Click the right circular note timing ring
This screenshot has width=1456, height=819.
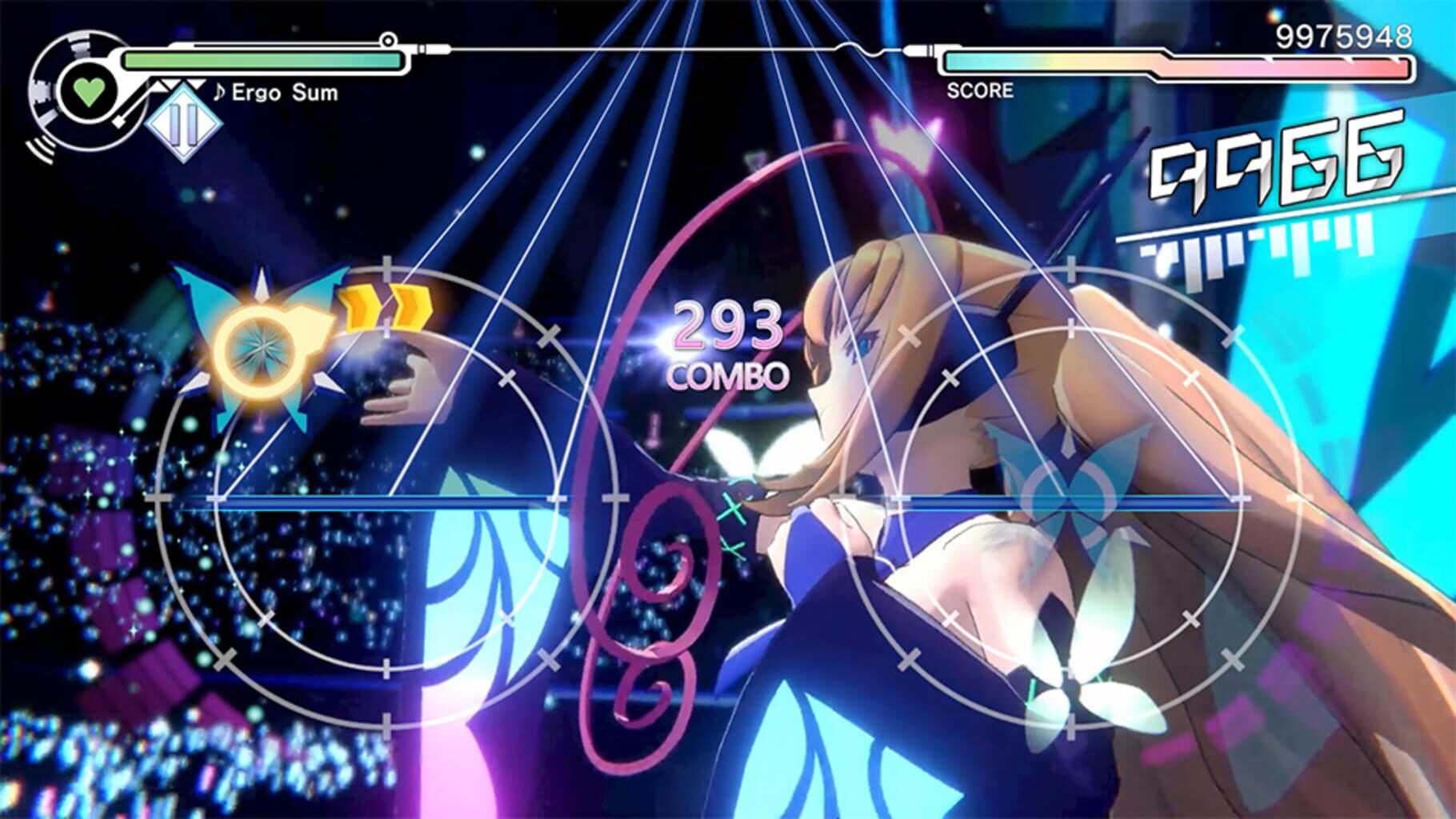1072,496
